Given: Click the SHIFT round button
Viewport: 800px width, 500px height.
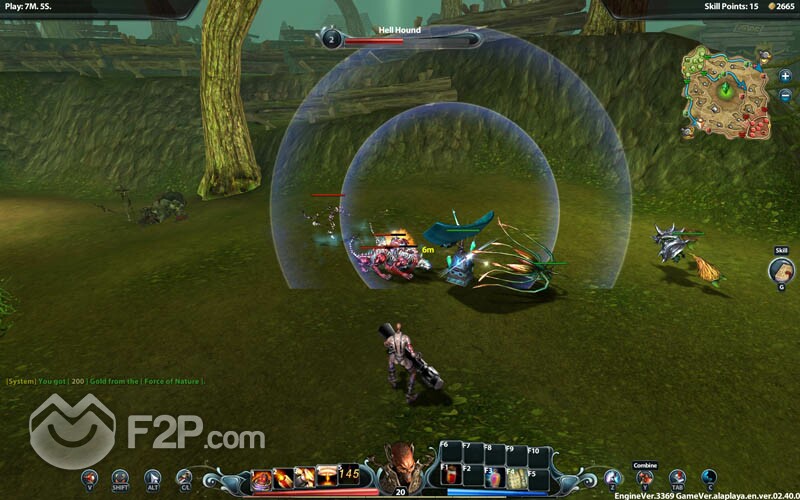Looking at the screenshot, I should click(x=121, y=478).
